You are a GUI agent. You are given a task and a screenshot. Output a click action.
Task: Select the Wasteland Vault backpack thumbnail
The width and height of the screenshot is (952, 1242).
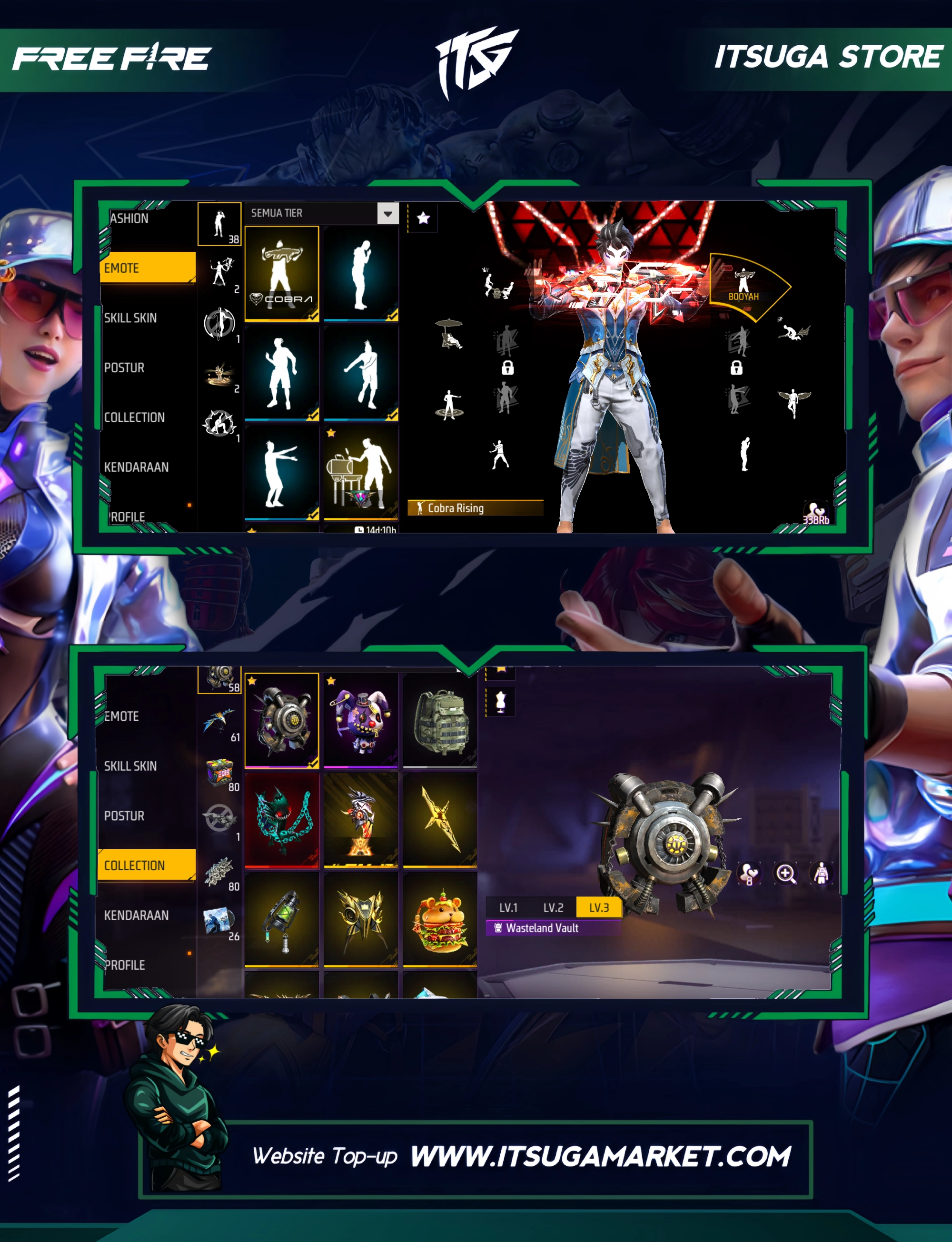282,720
